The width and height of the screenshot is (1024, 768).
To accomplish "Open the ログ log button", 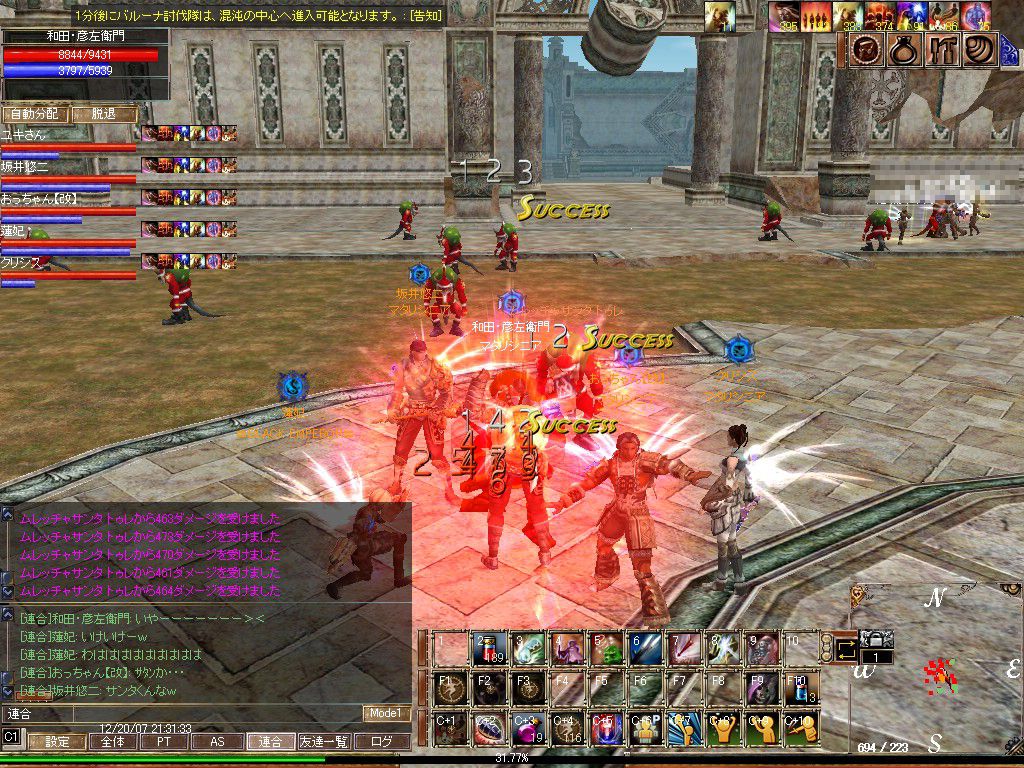I will [383, 742].
